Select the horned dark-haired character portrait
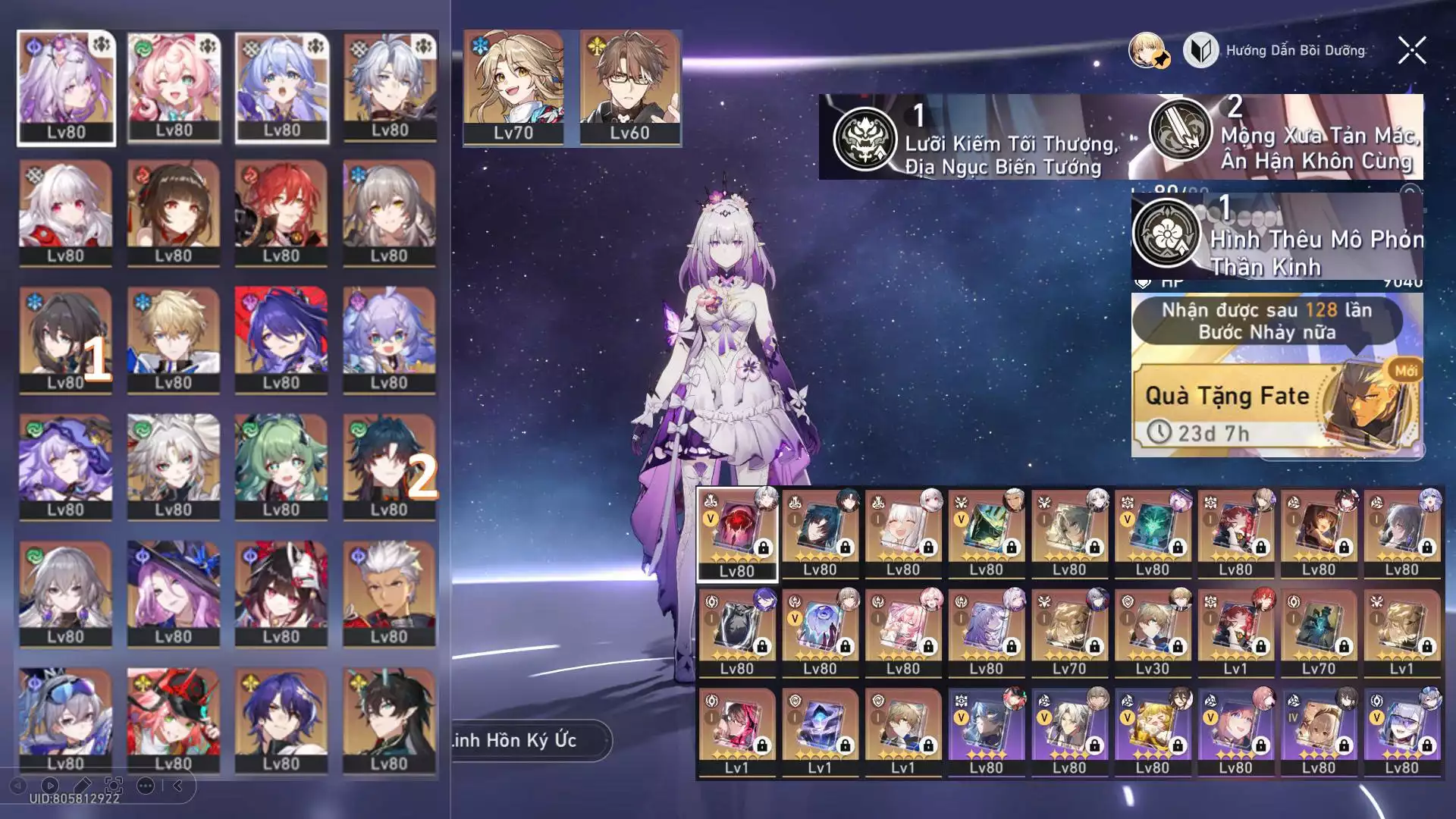 389,719
